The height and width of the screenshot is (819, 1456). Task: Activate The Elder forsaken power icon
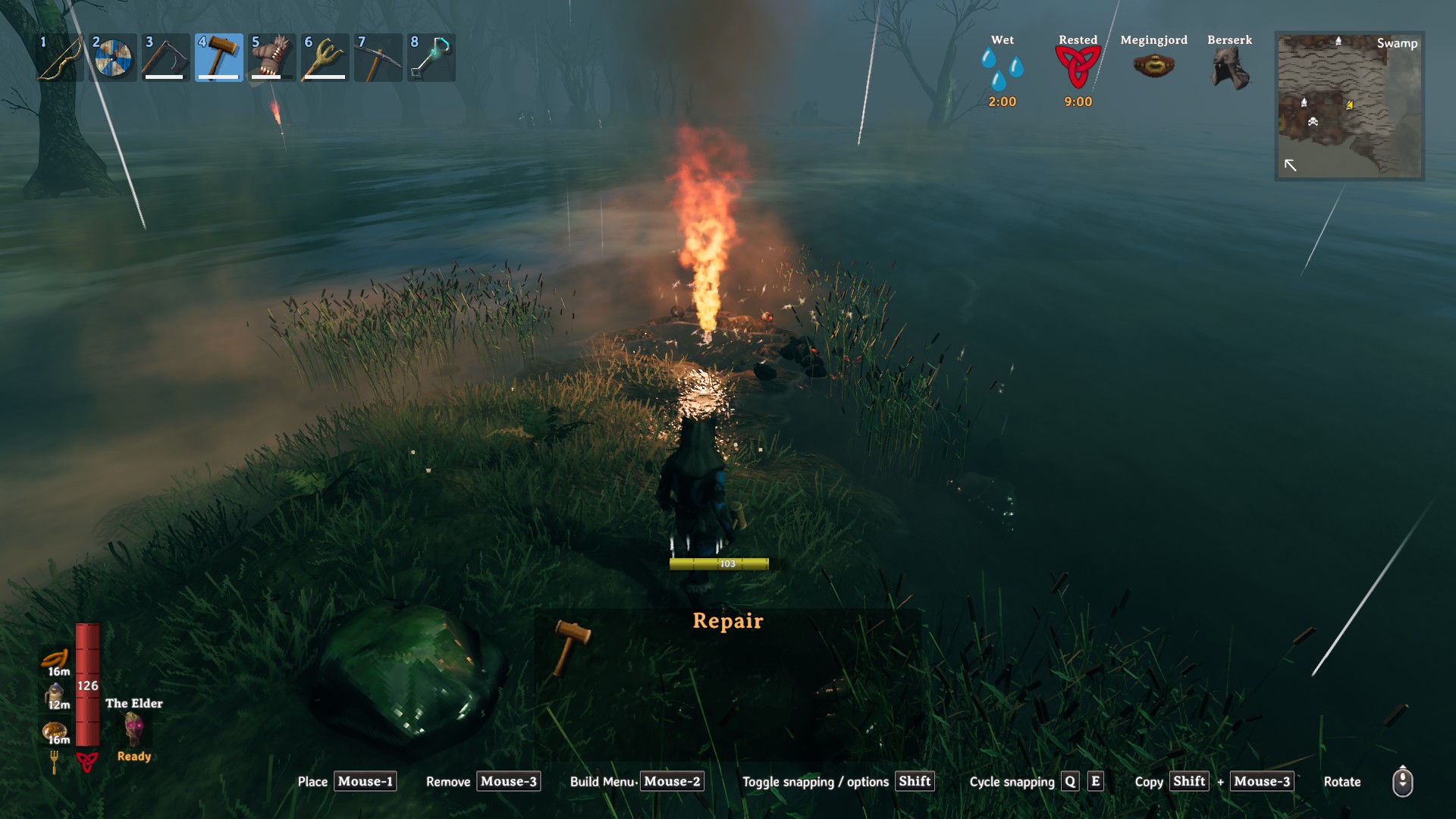tap(134, 729)
